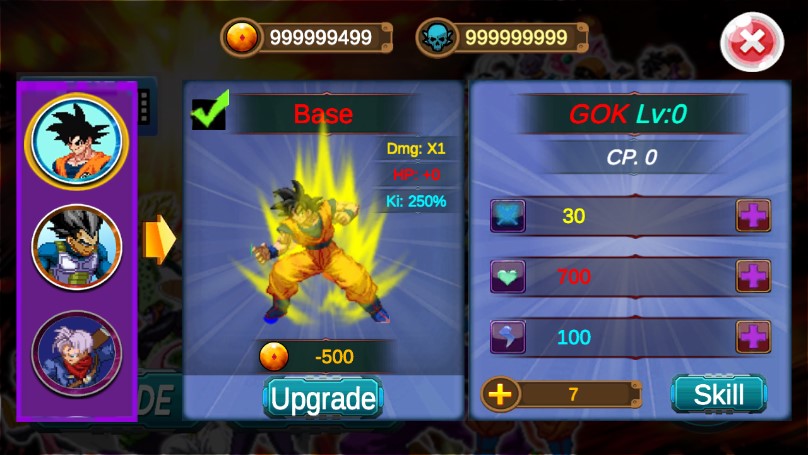
Task: Choose the Vegeta character portrait
Action: [77, 246]
